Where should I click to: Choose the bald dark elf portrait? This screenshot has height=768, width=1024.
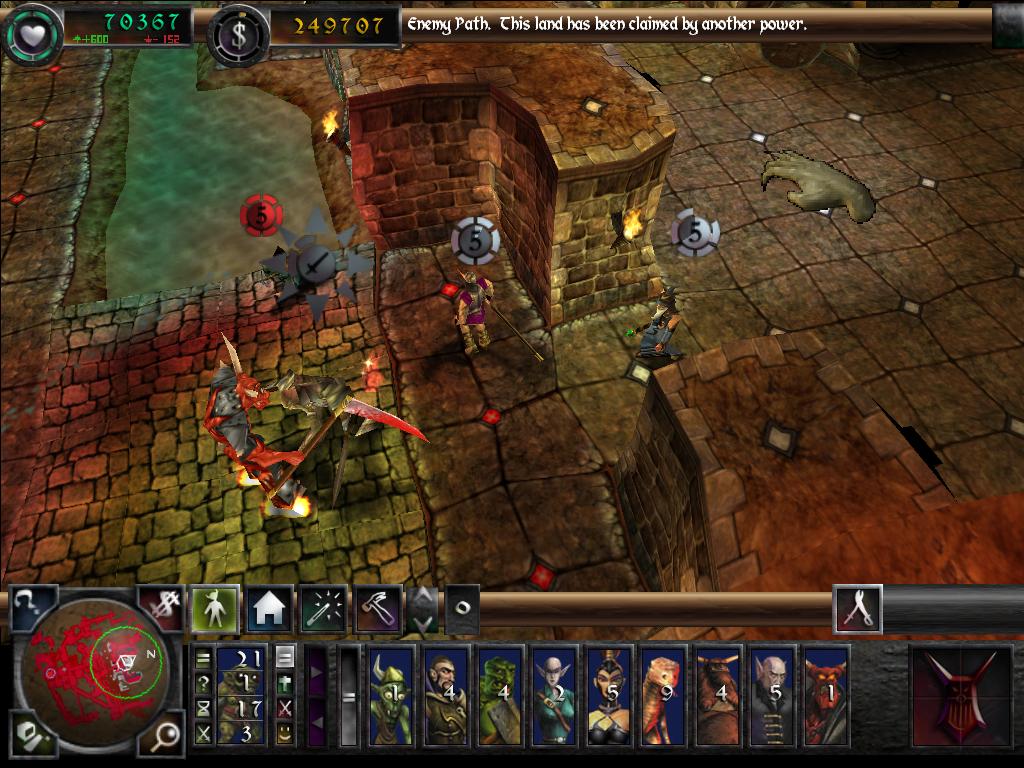(553, 696)
